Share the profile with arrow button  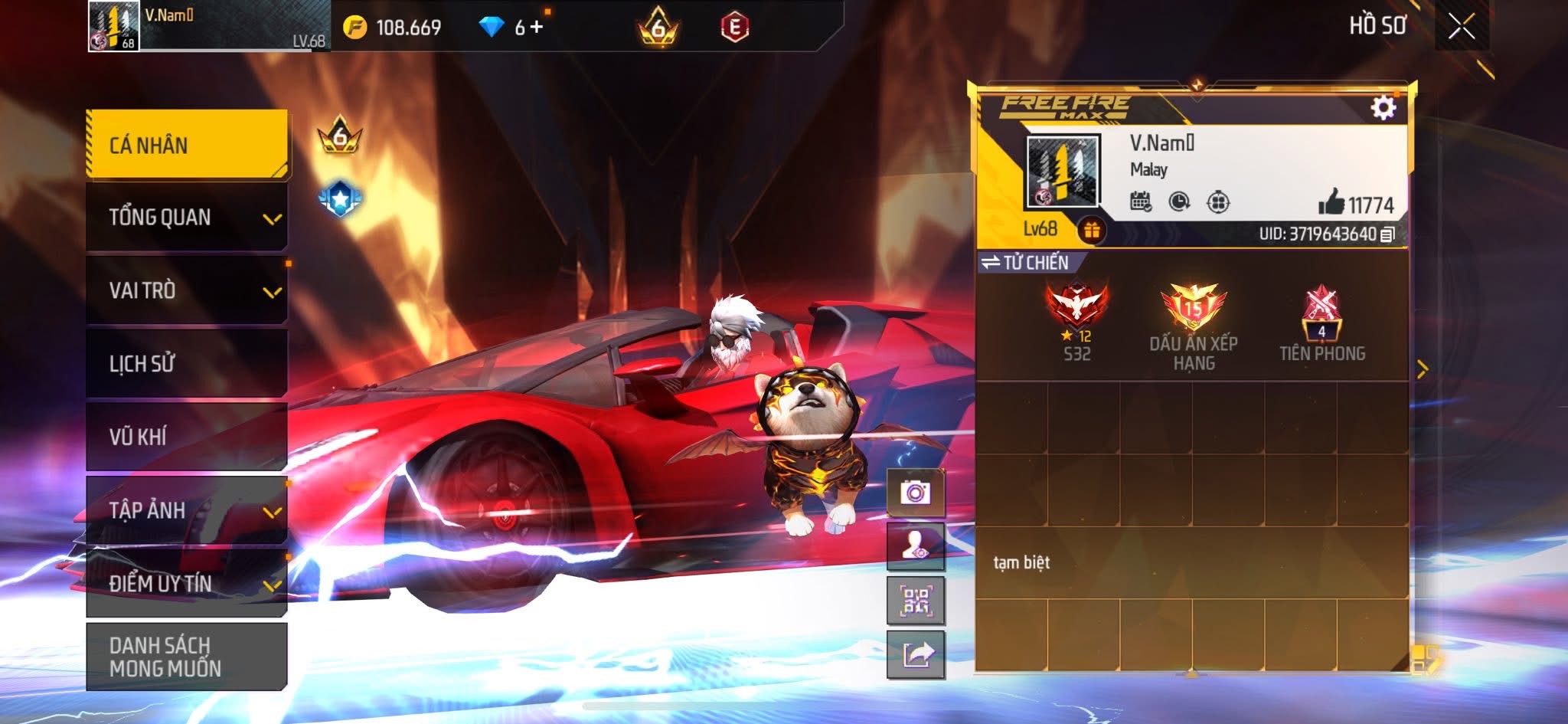pos(916,655)
